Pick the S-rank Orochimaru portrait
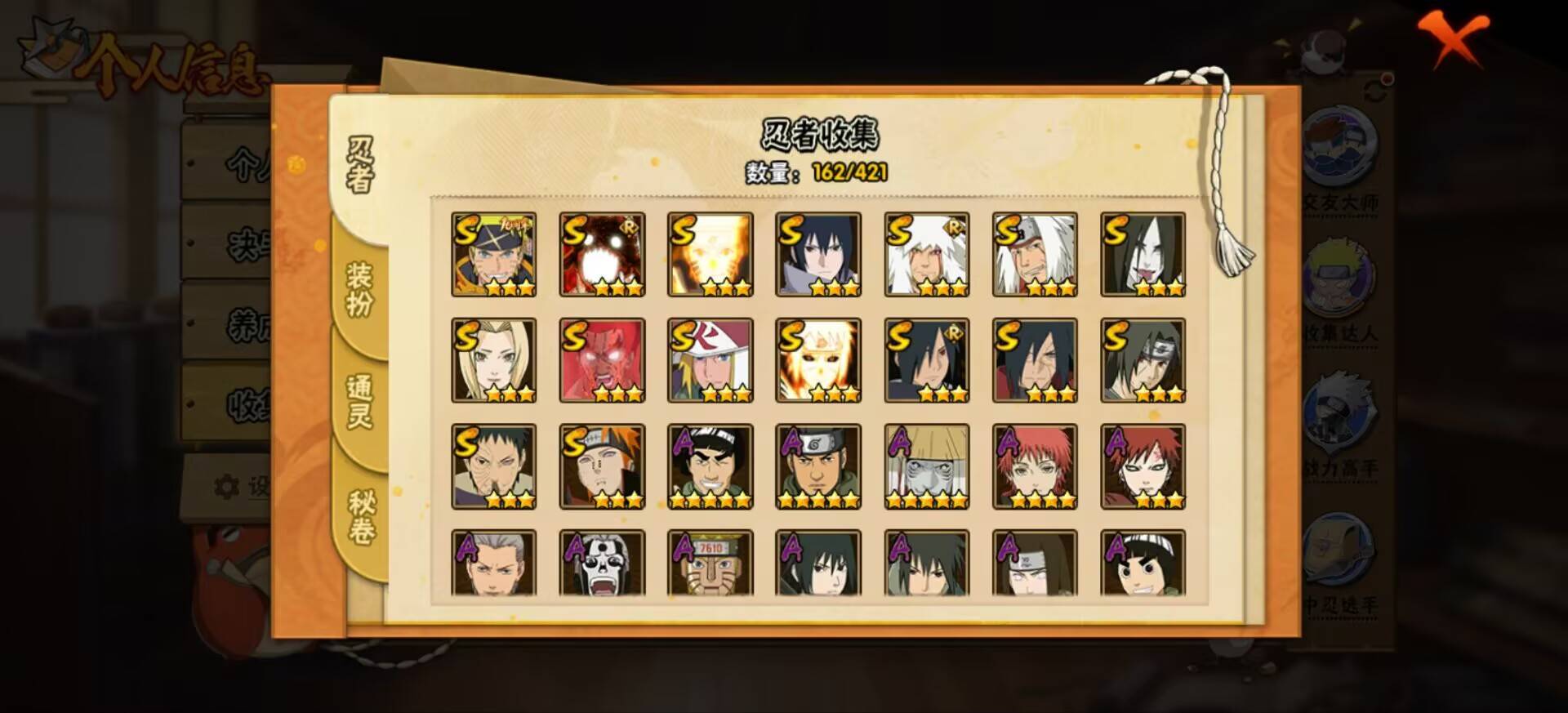1568x713 pixels. pos(1143,254)
